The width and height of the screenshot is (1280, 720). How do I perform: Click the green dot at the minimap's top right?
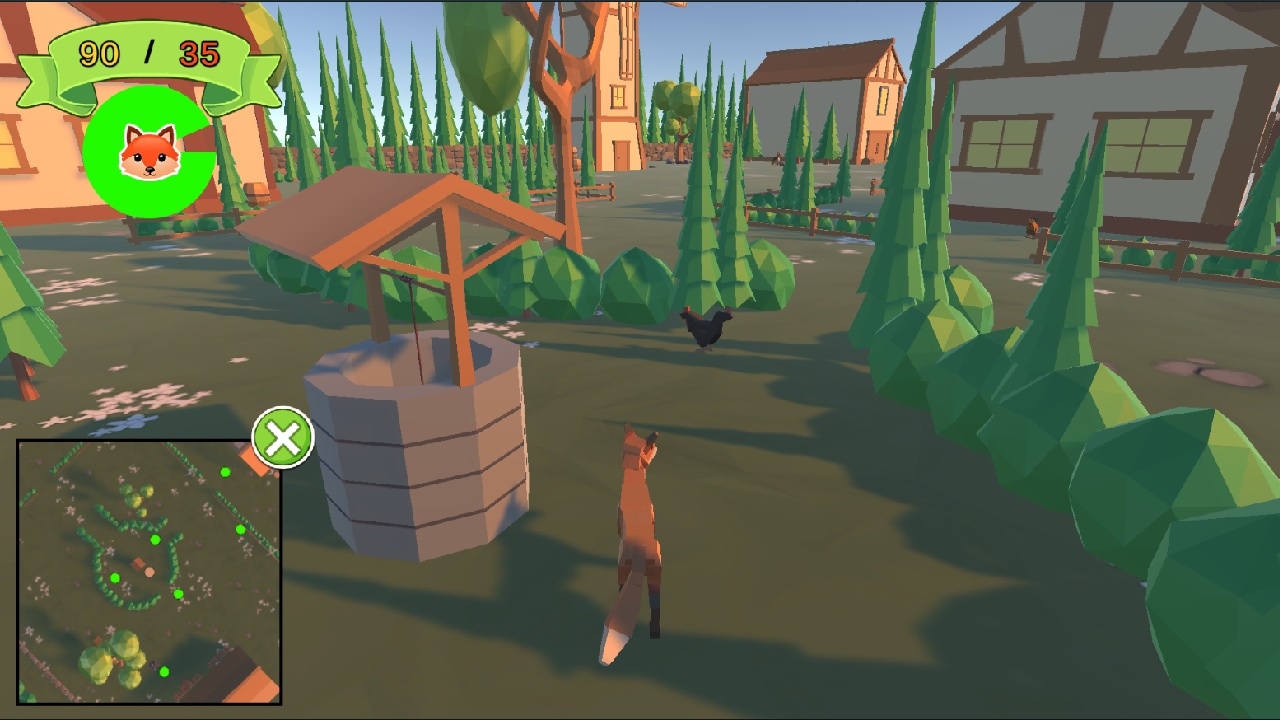(x=226, y=472)
